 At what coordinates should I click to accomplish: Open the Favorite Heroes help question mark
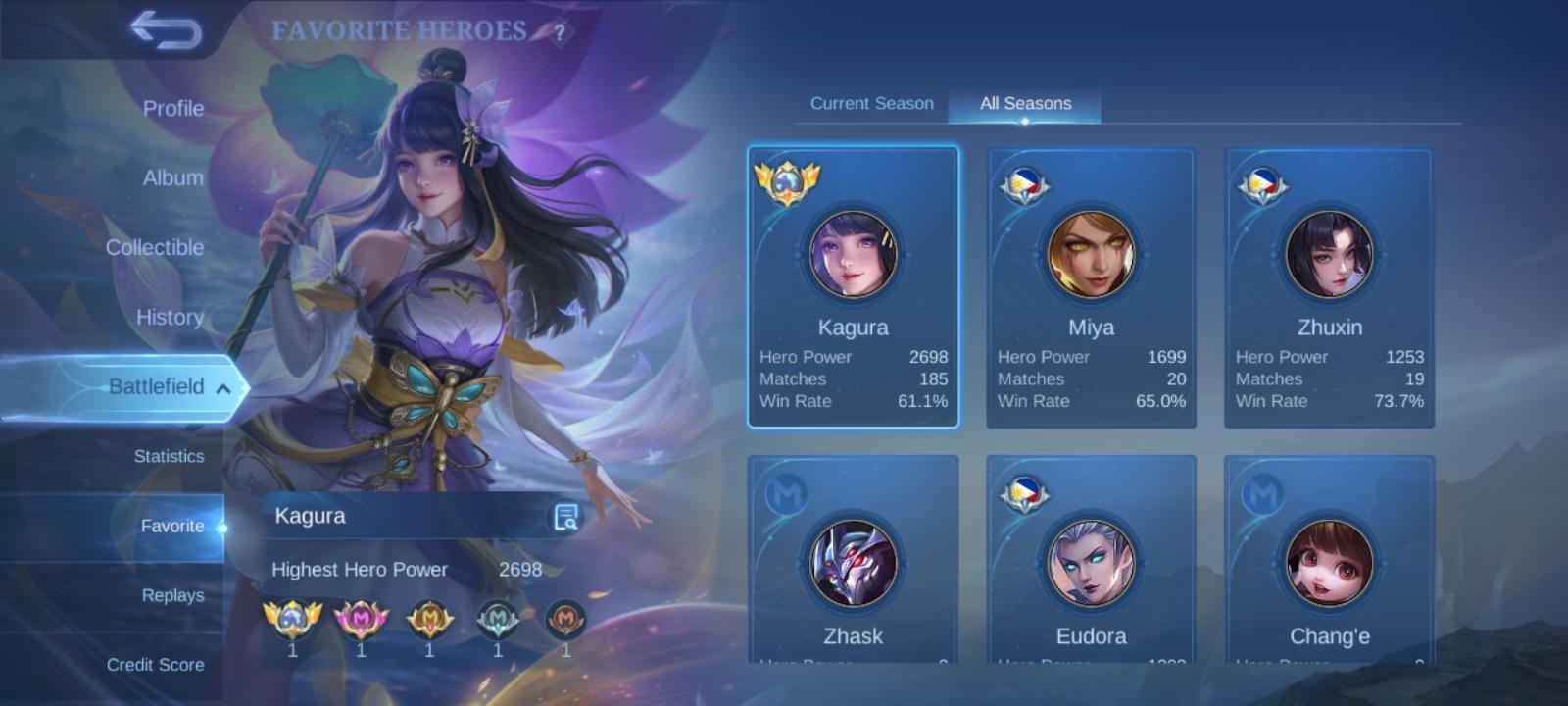coord(559,33)
